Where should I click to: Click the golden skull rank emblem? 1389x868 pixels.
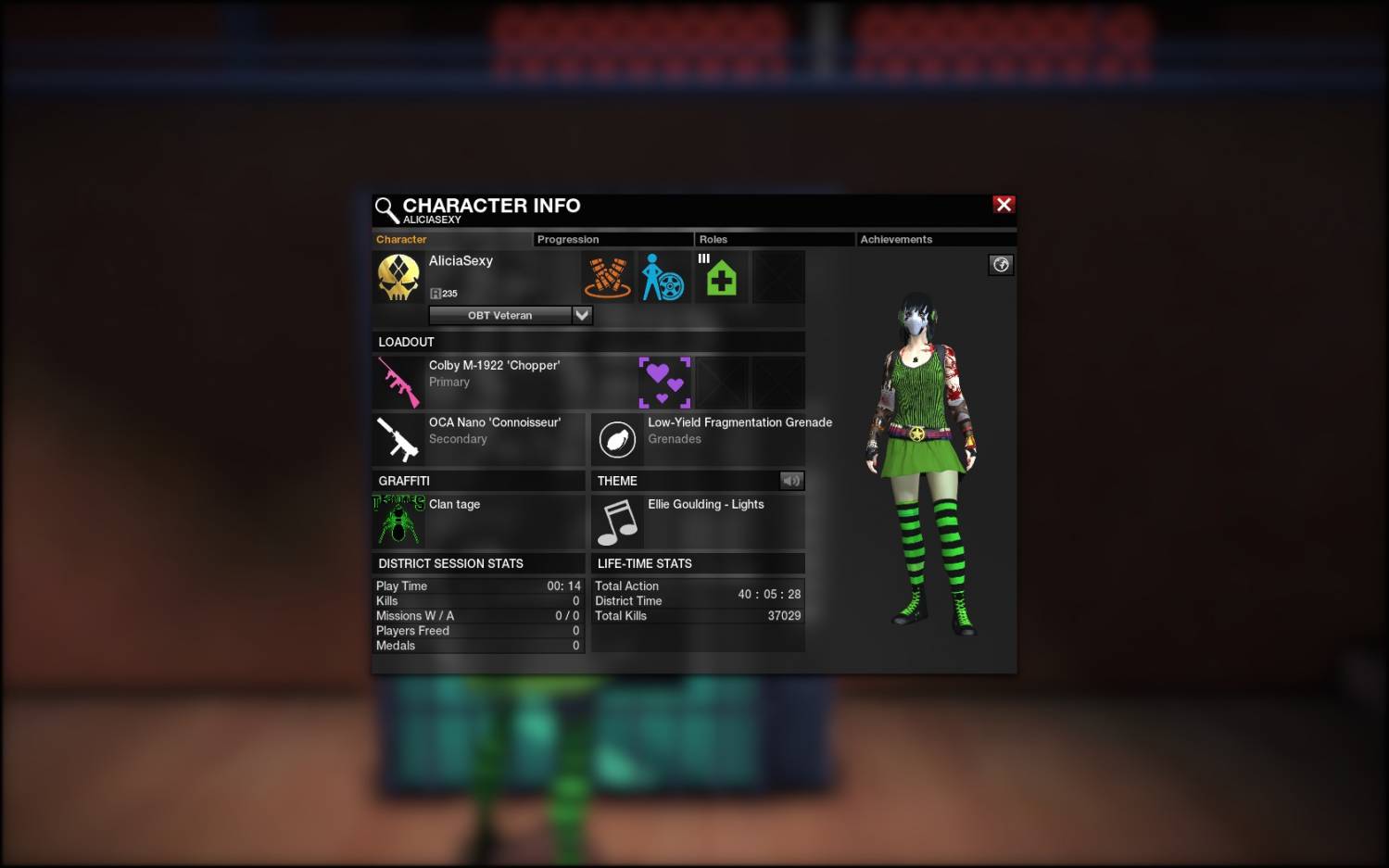pos(399,277)
